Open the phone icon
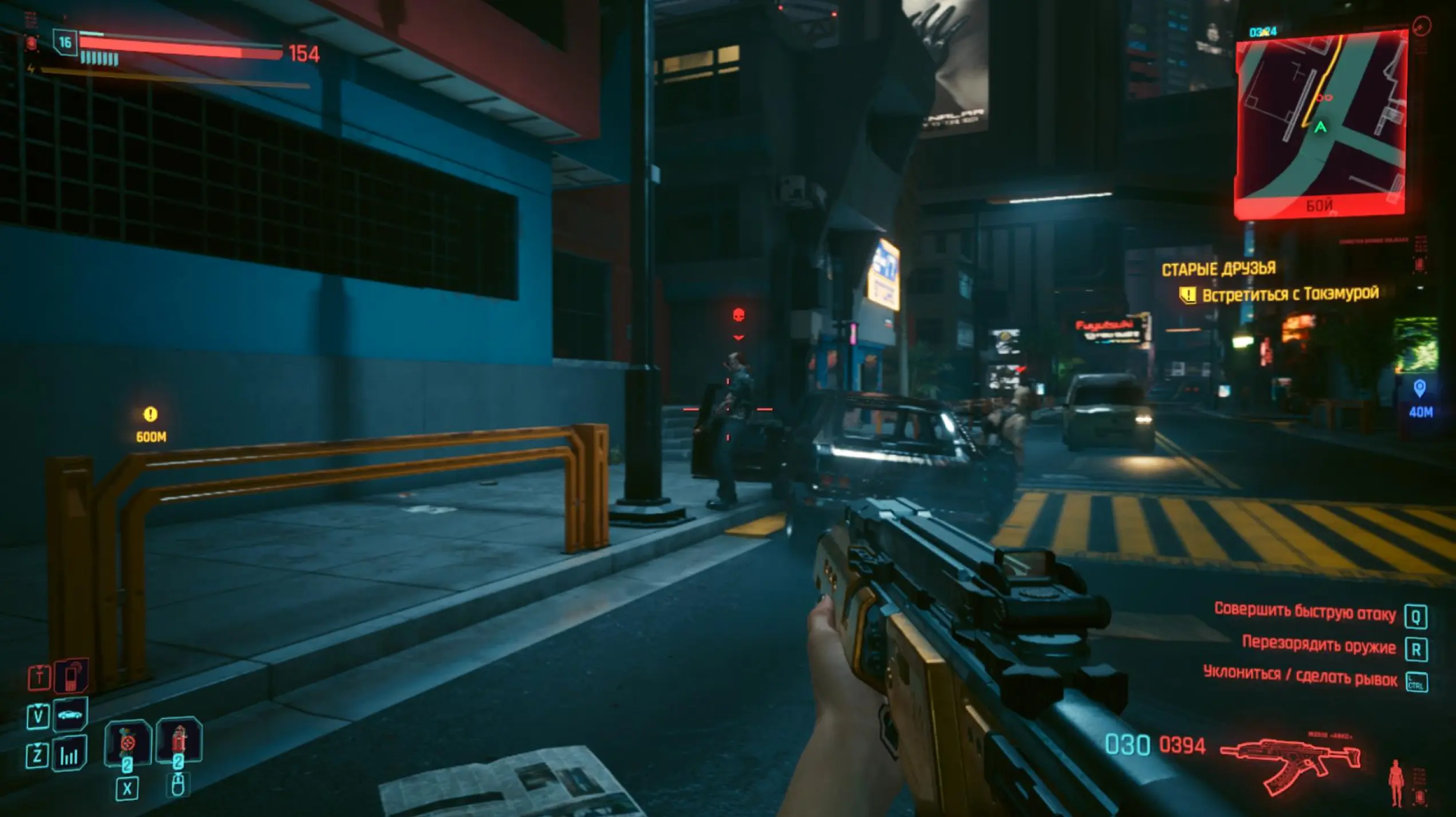 click(x=71, y=676)
